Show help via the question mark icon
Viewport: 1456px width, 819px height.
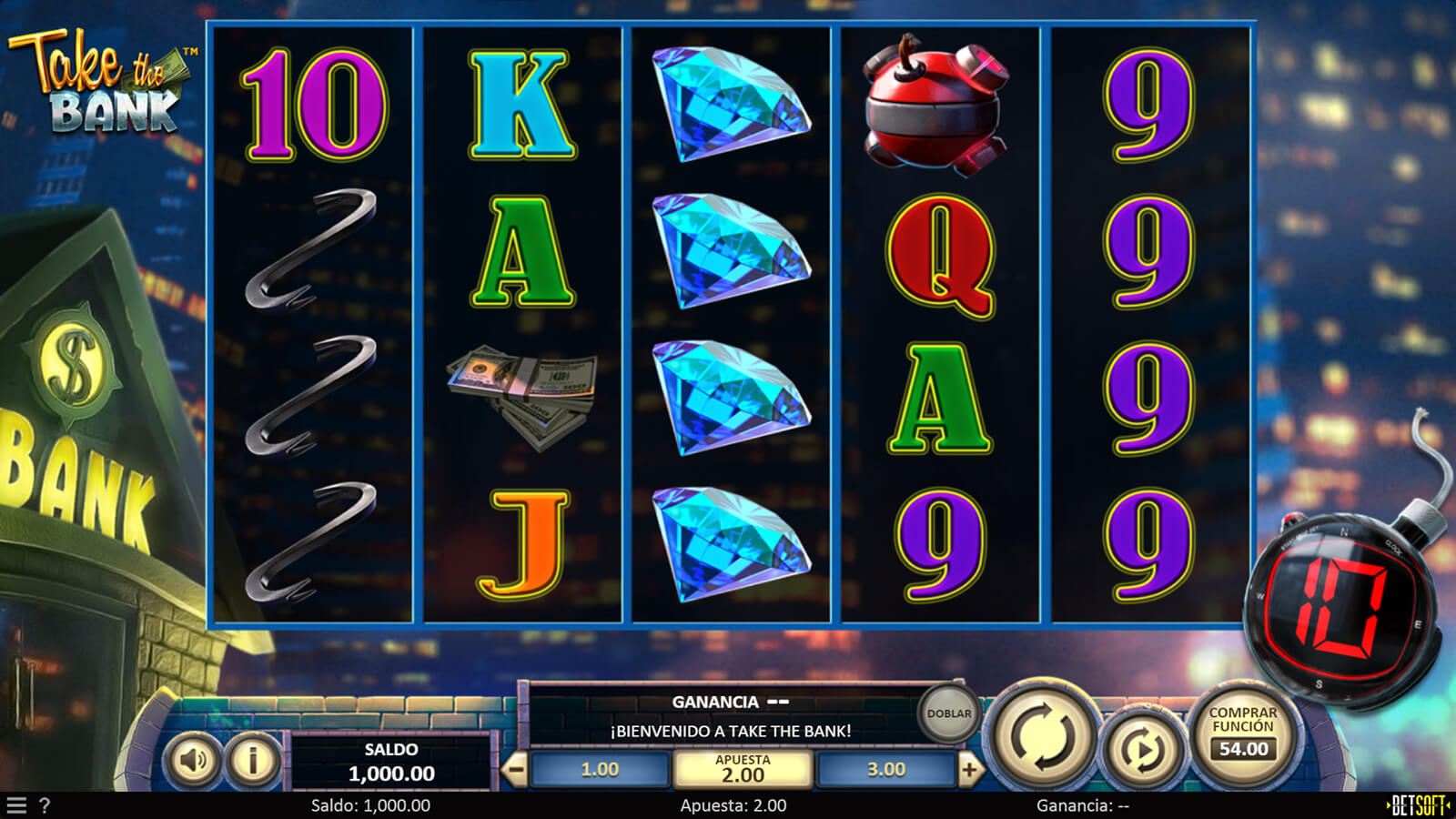tap(45, 805)
